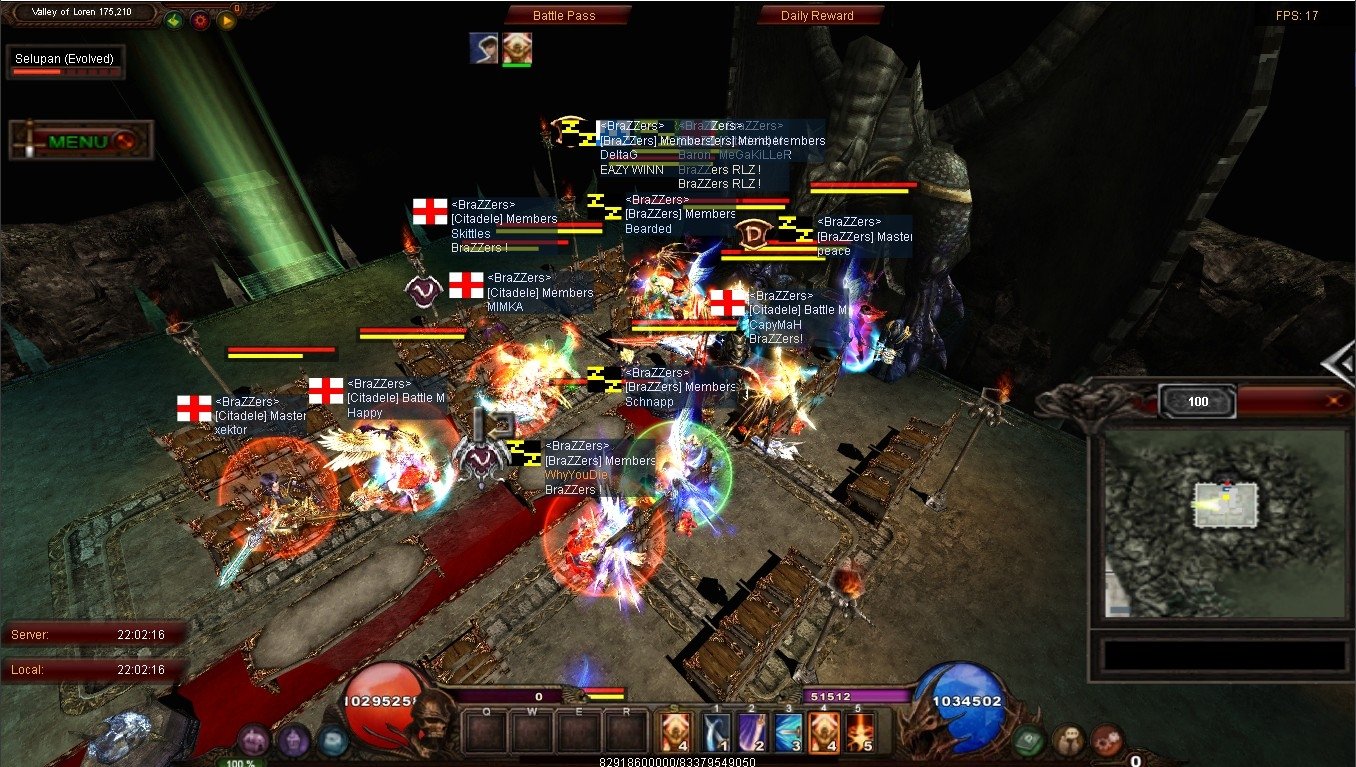This screenshot has width=1356, height=767.
Task: Click the blue round icon left of health orb
Action: [x=332, y=740]
